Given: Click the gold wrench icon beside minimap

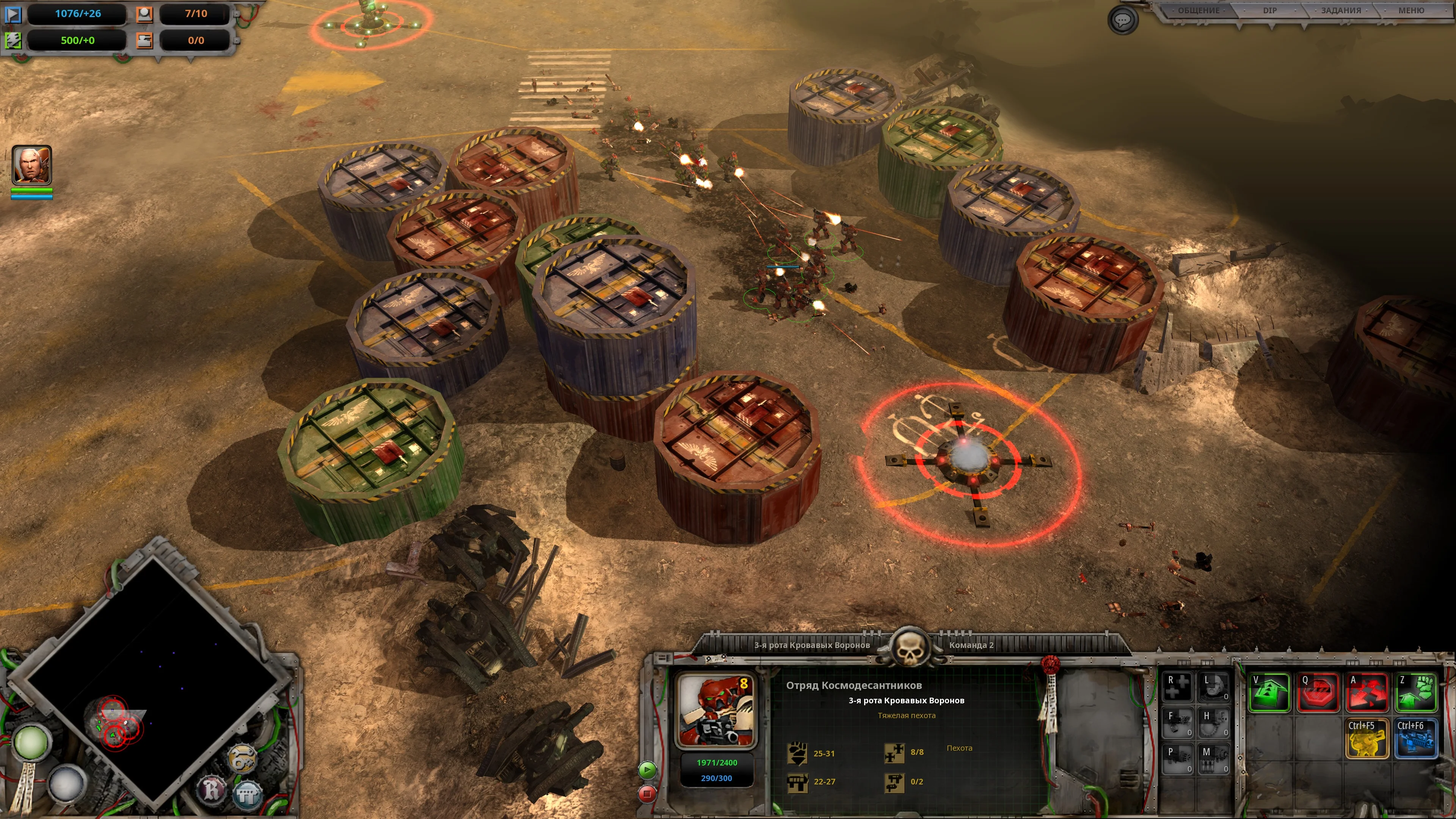Looking at the screenshot, I should (x=243, y=758).
